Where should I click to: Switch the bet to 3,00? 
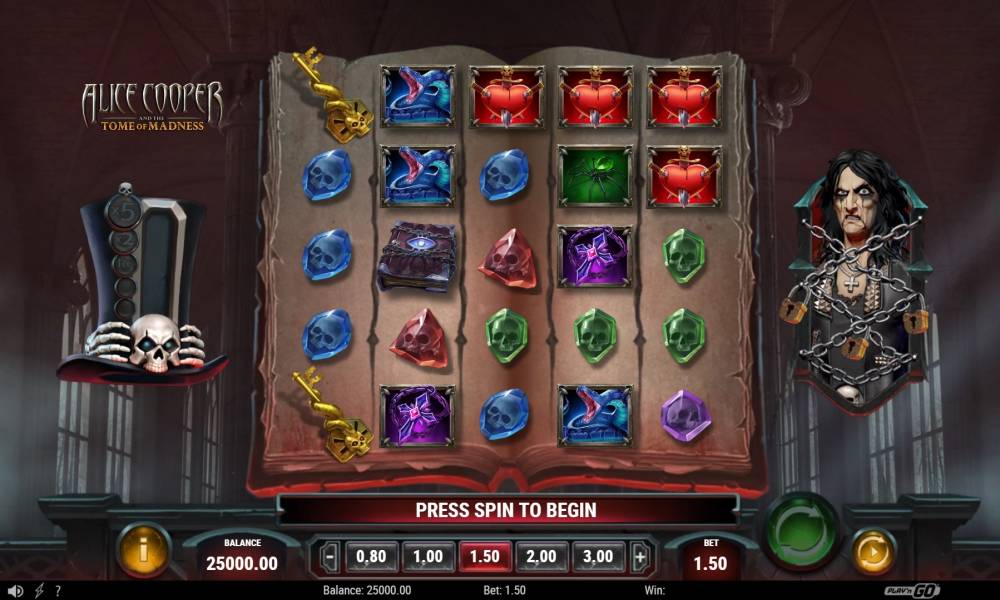pyautogui.click(x=598, y=556)
